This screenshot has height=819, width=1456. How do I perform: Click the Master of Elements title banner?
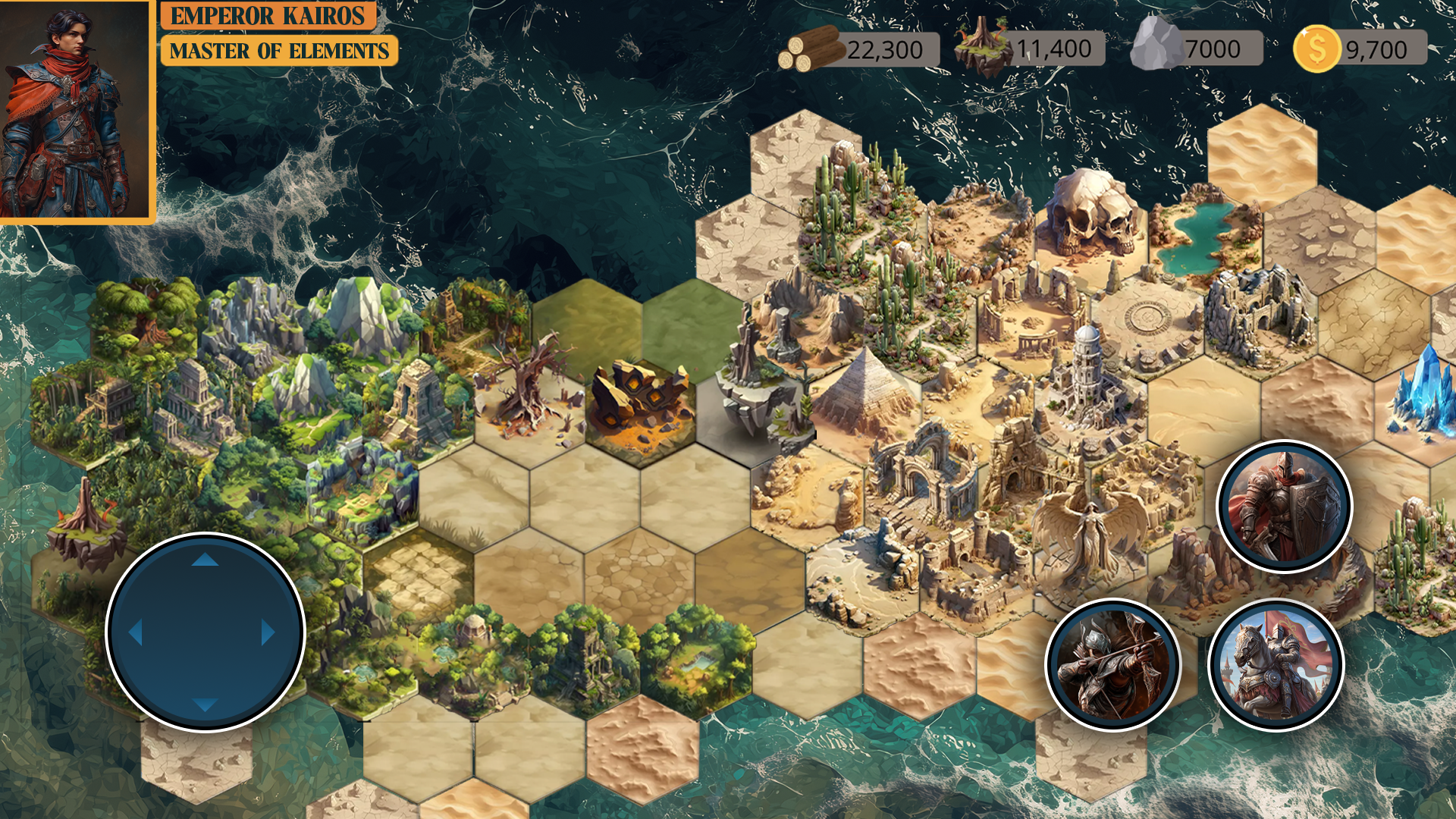tap(279, 51)
